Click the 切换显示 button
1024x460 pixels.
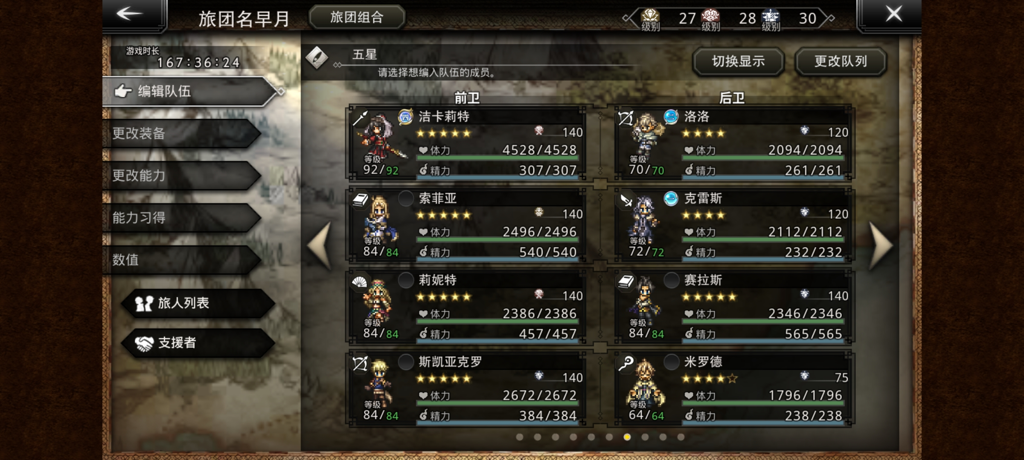(x=738, y=61)
